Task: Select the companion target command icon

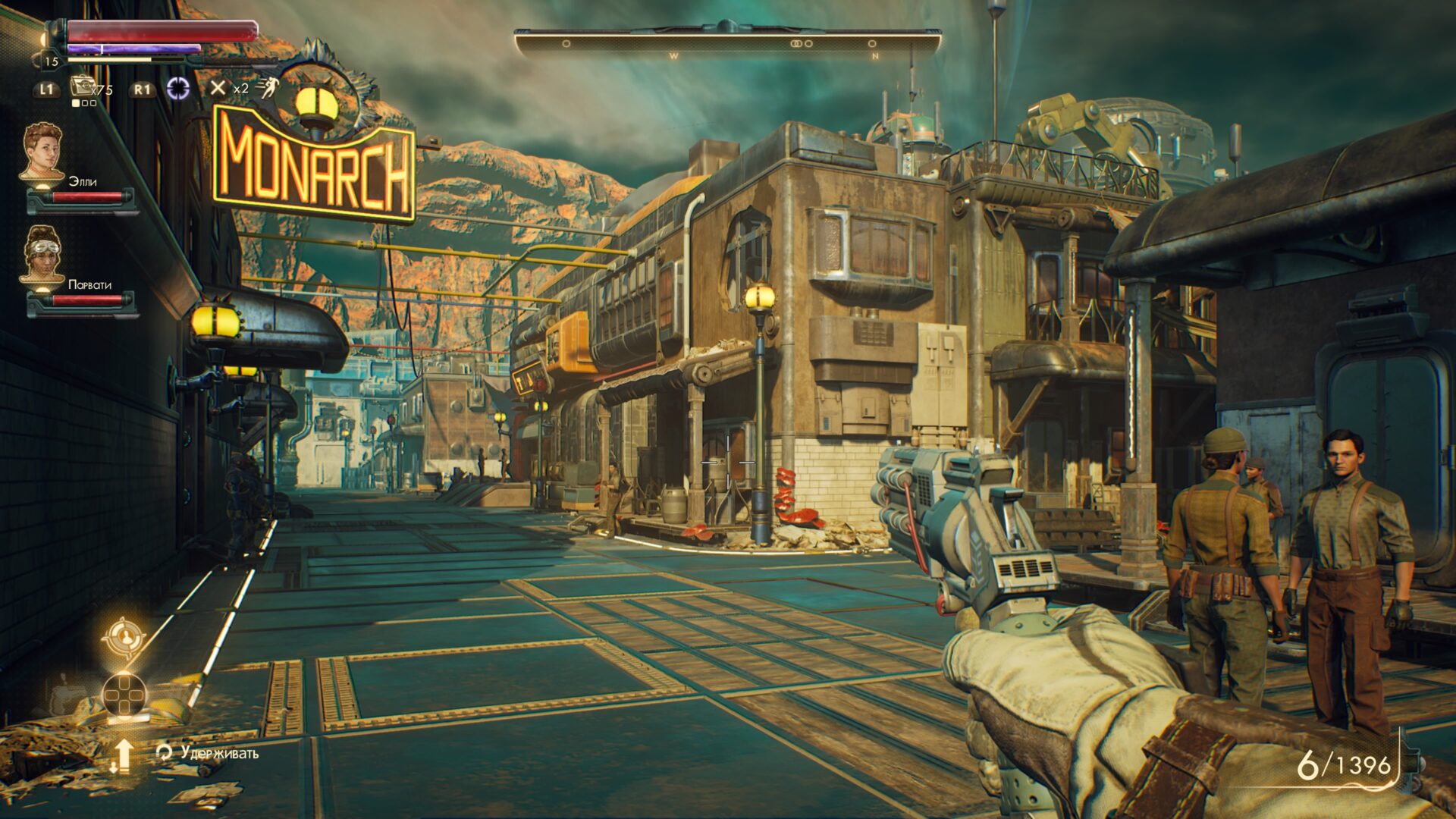Action: pyautogui.click(x=122, y=638)
